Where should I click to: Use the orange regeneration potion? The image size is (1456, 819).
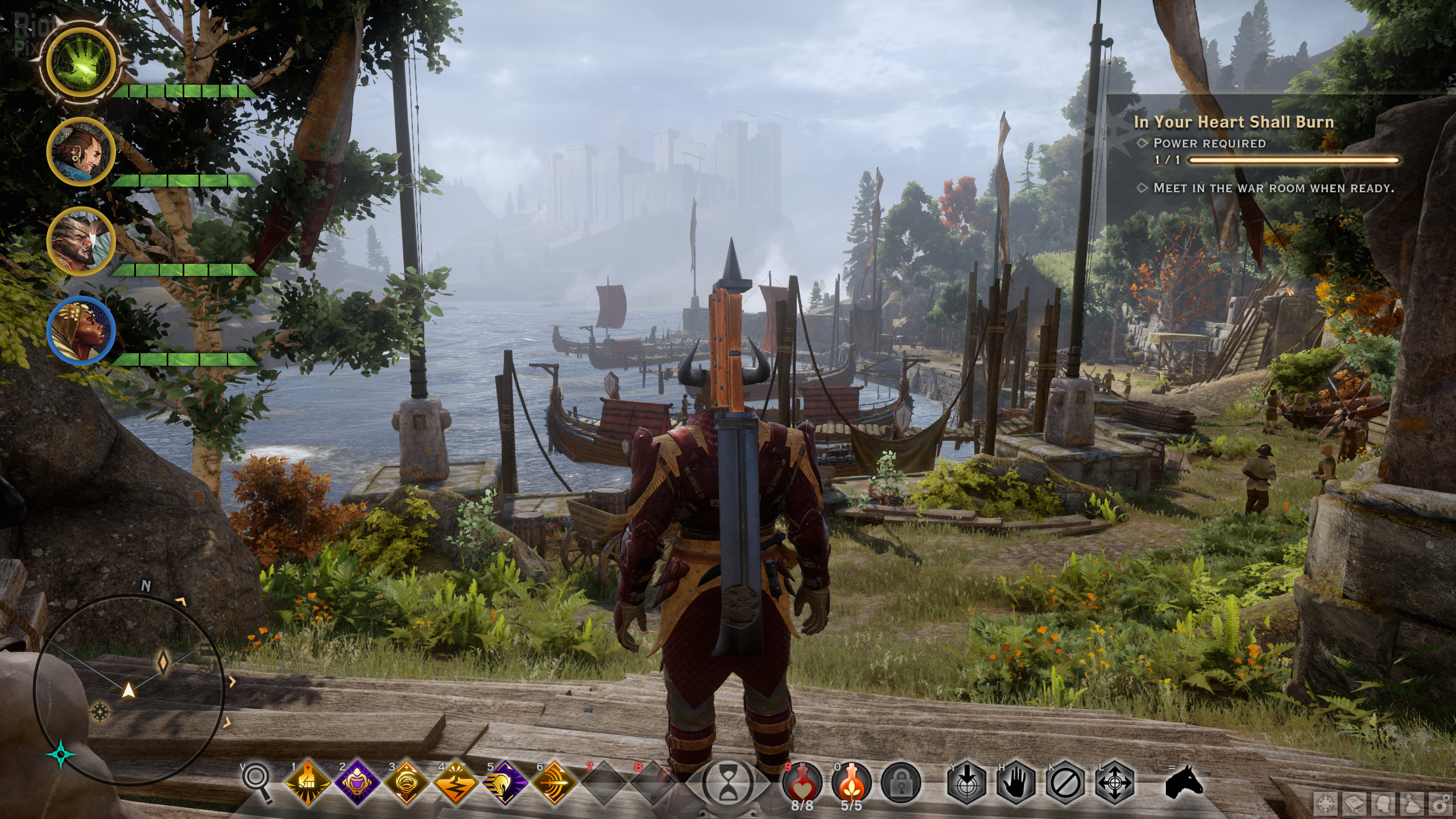[x=851, y=782]
